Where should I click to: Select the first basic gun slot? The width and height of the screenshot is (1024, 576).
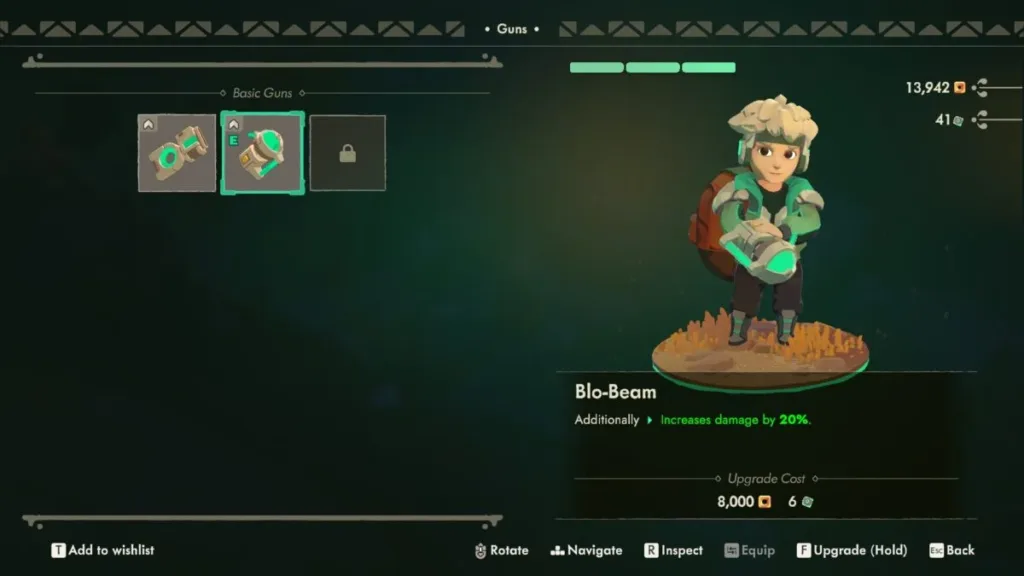coord(177,153)
